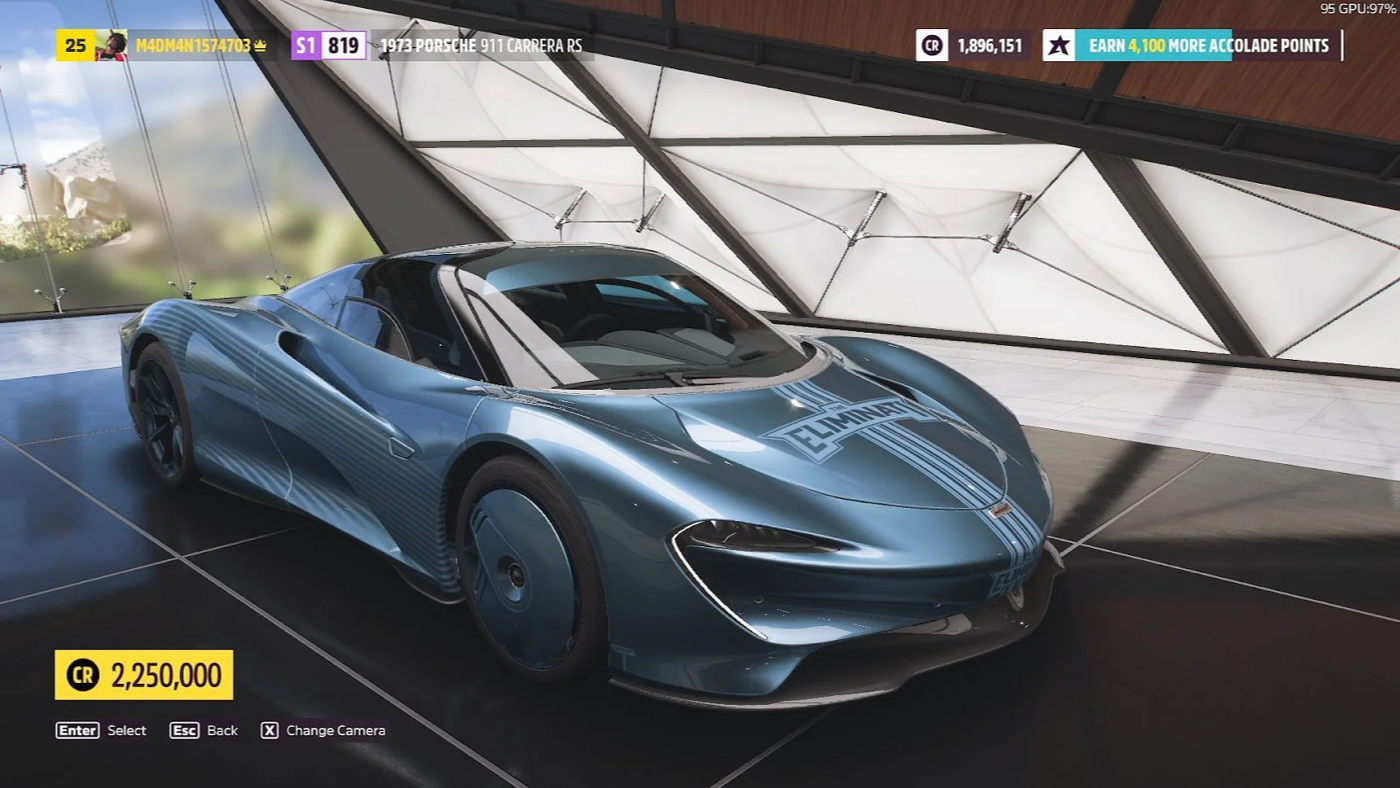Click the 819 performance index number
Viewport: 1400px width, 788px height.
click(342, 45)
